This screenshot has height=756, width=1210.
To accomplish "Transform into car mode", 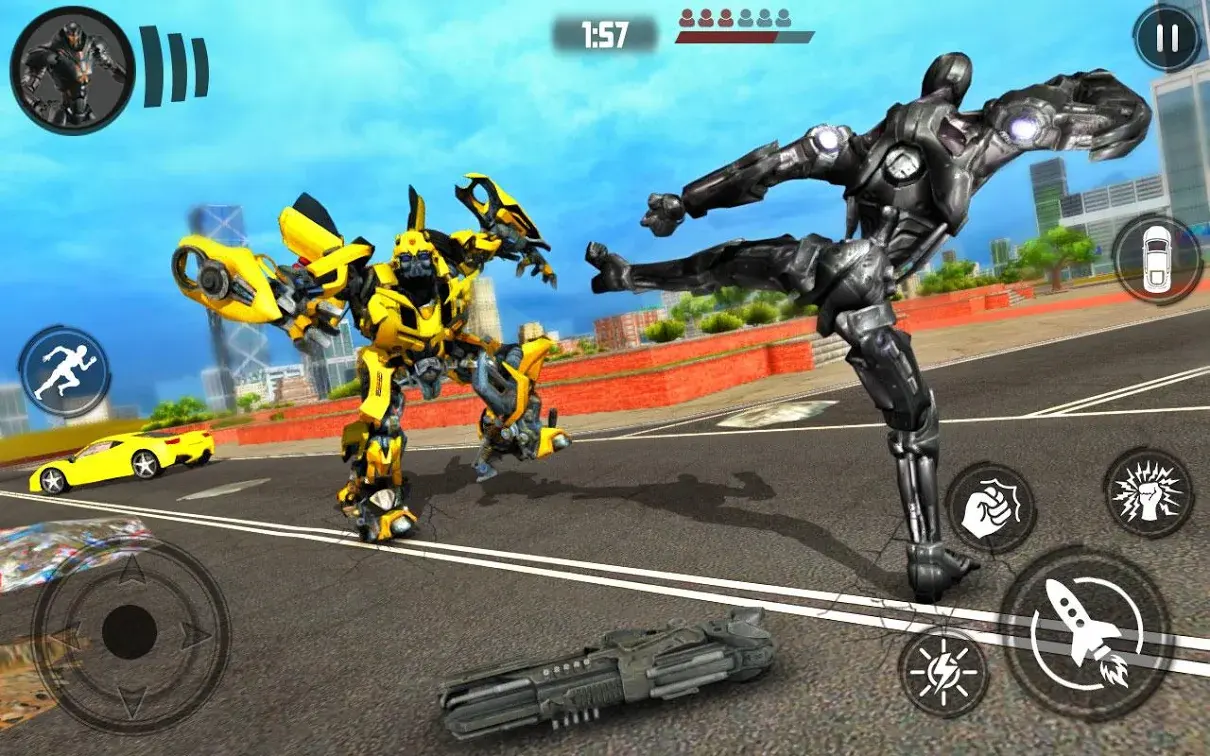I will (1158, 259).
